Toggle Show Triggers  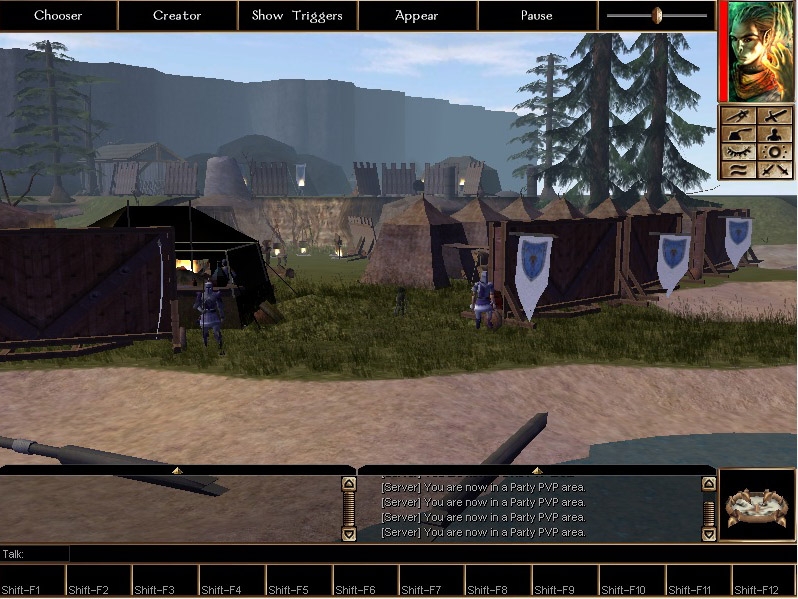[x=297, y=15]
